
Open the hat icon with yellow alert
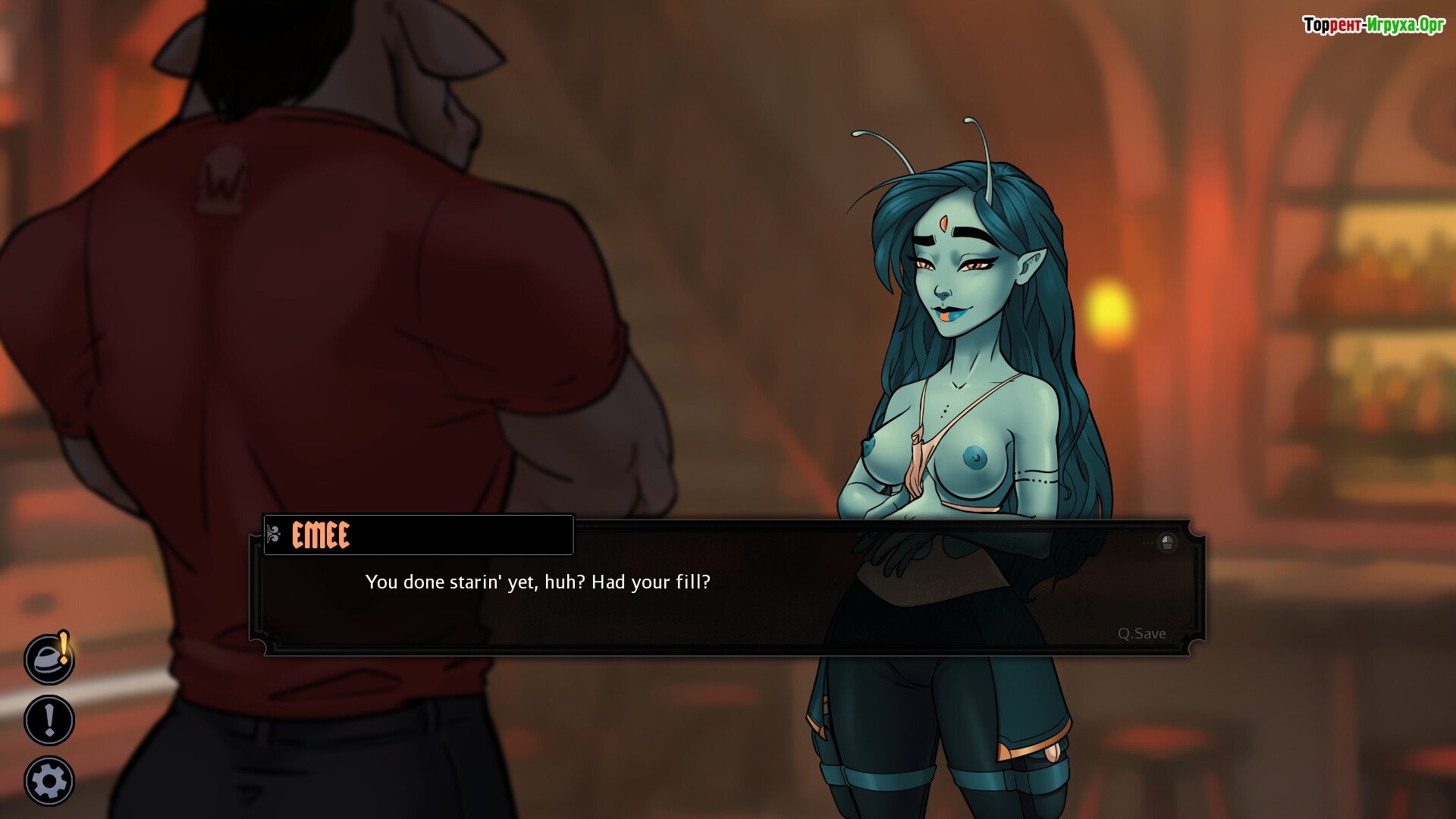pyautogui.click(x=49, y=658)
